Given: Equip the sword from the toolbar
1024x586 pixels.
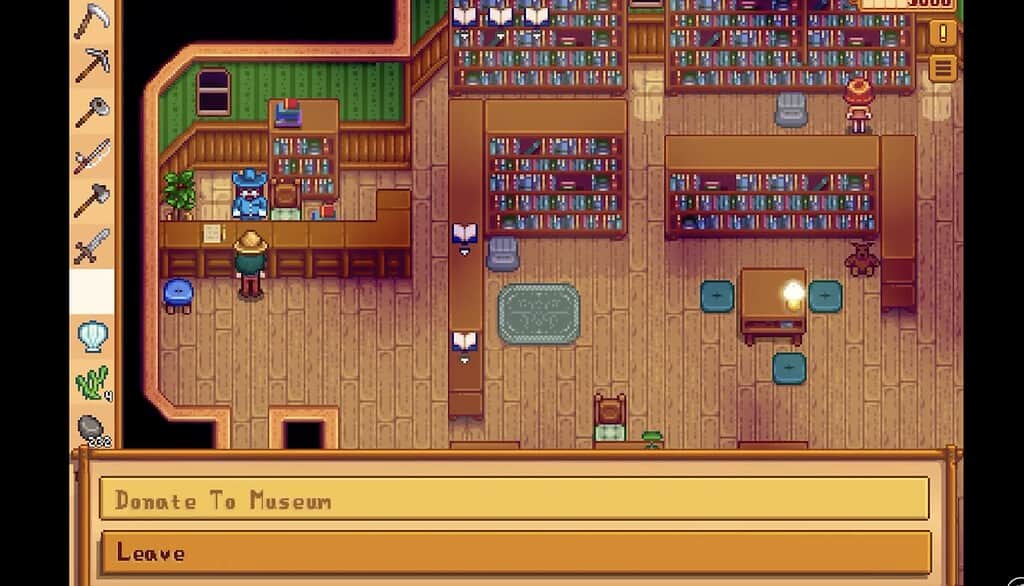Looking at the screenshot, I should coord(92,245).
